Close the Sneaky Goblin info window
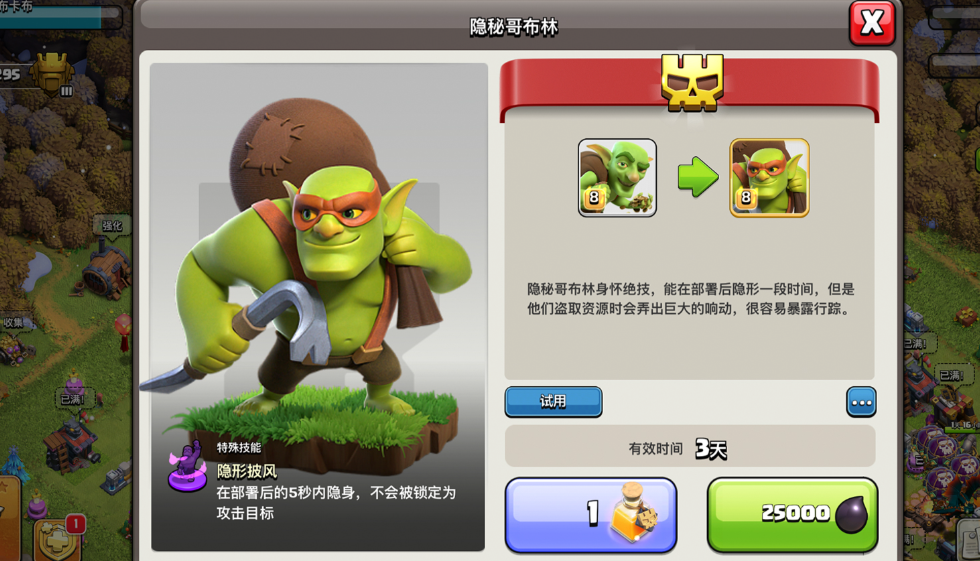Image resolution: width=980 pixels, height=561 pixels. [871, 22]
